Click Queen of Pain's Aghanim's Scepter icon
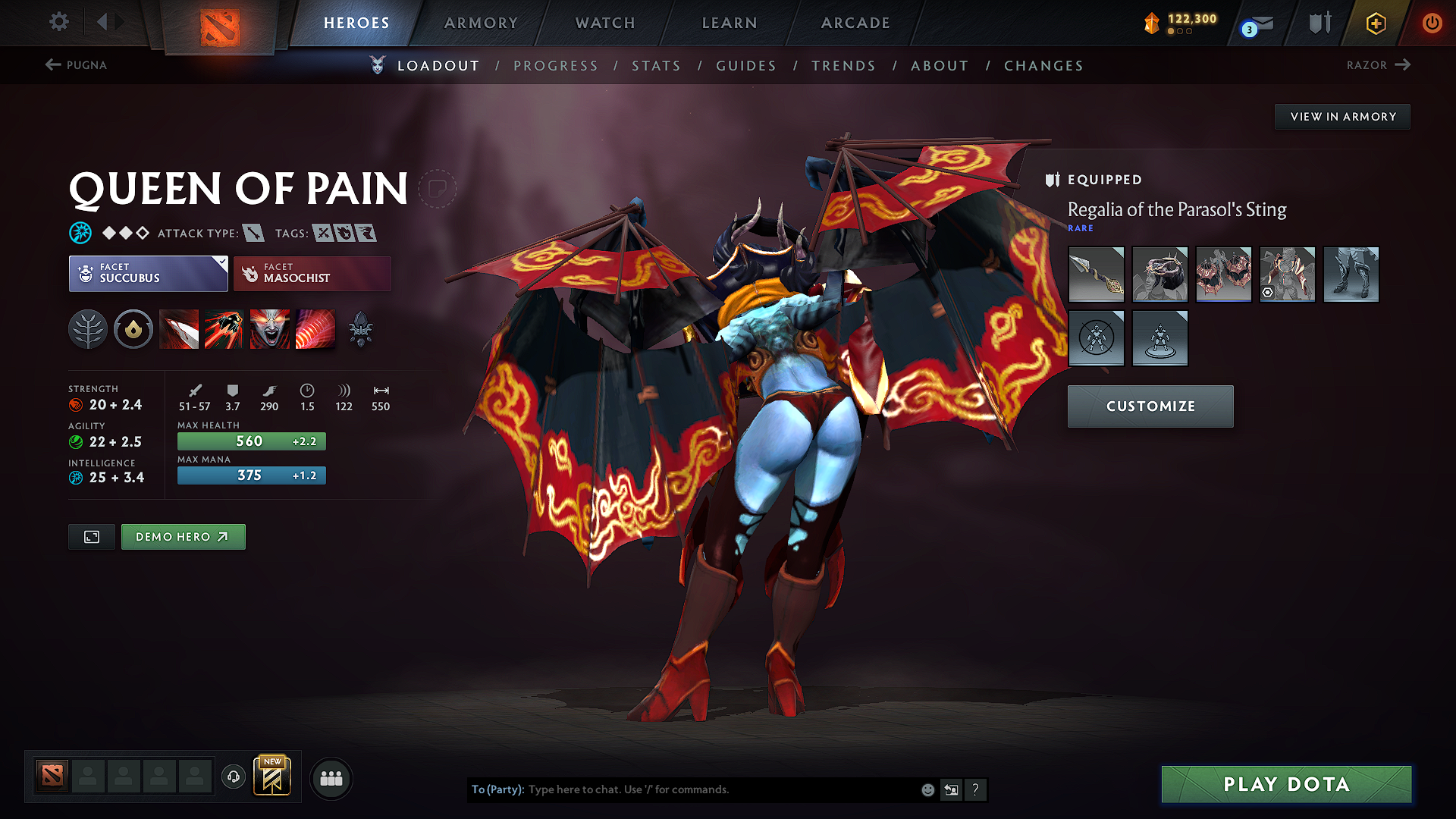This screenshot has height=819, width=1456. click(360, 328)
